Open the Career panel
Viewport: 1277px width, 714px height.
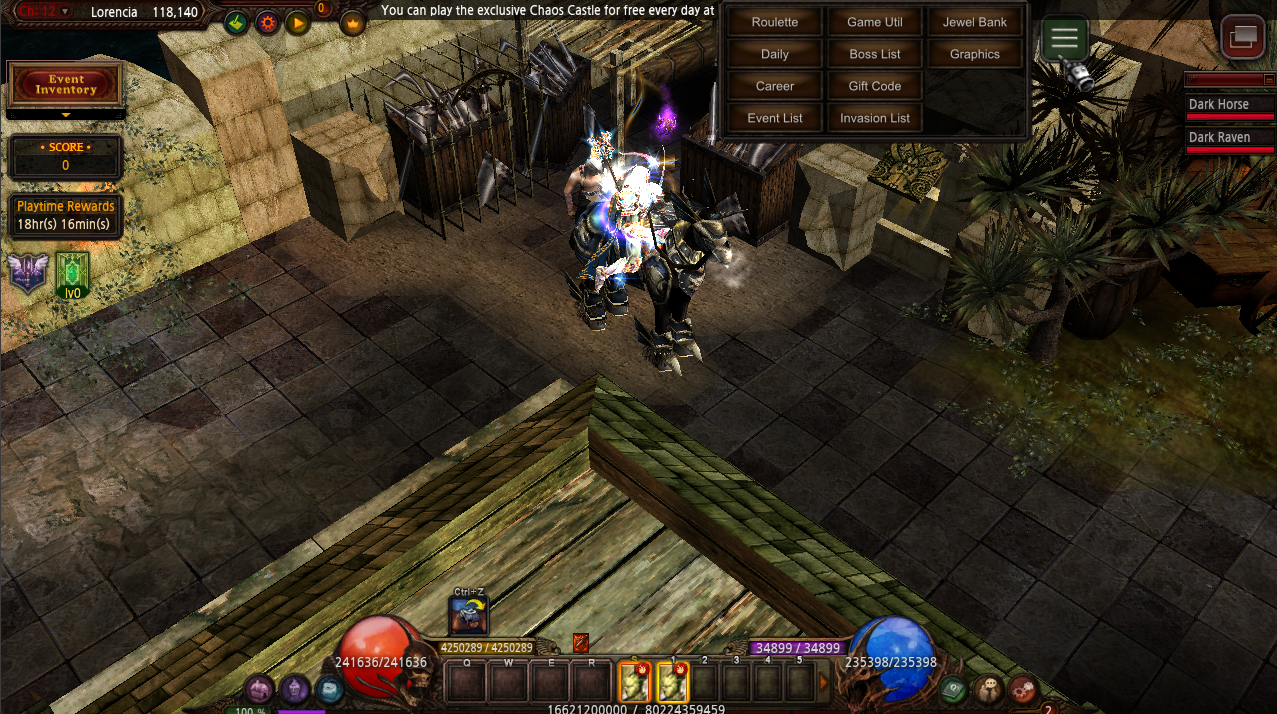[x=775, y=86]
